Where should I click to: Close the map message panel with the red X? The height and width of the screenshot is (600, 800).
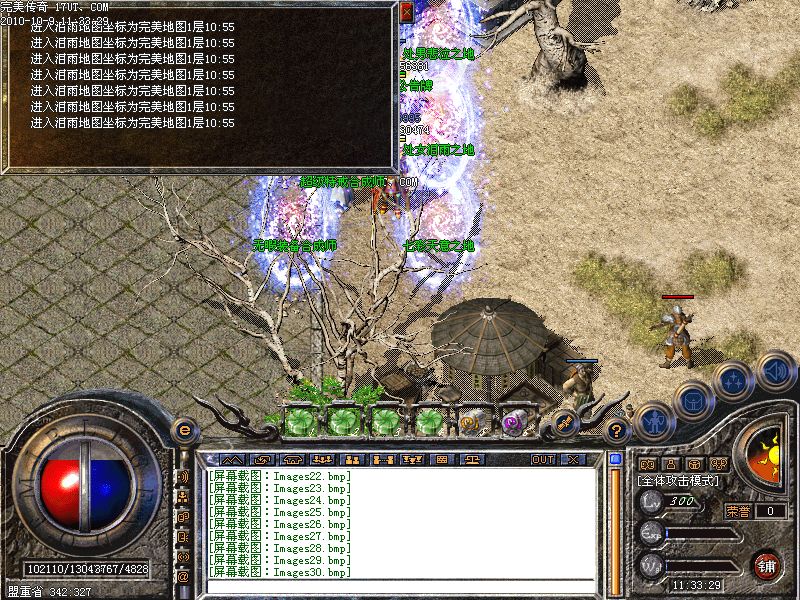tap(406, 12)
